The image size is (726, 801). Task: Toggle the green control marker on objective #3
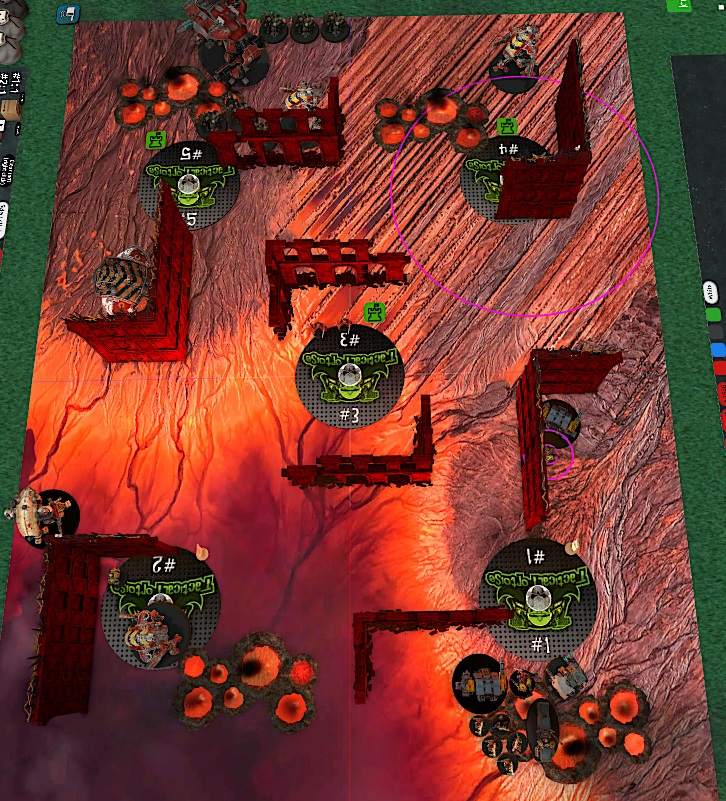point(375,312)
